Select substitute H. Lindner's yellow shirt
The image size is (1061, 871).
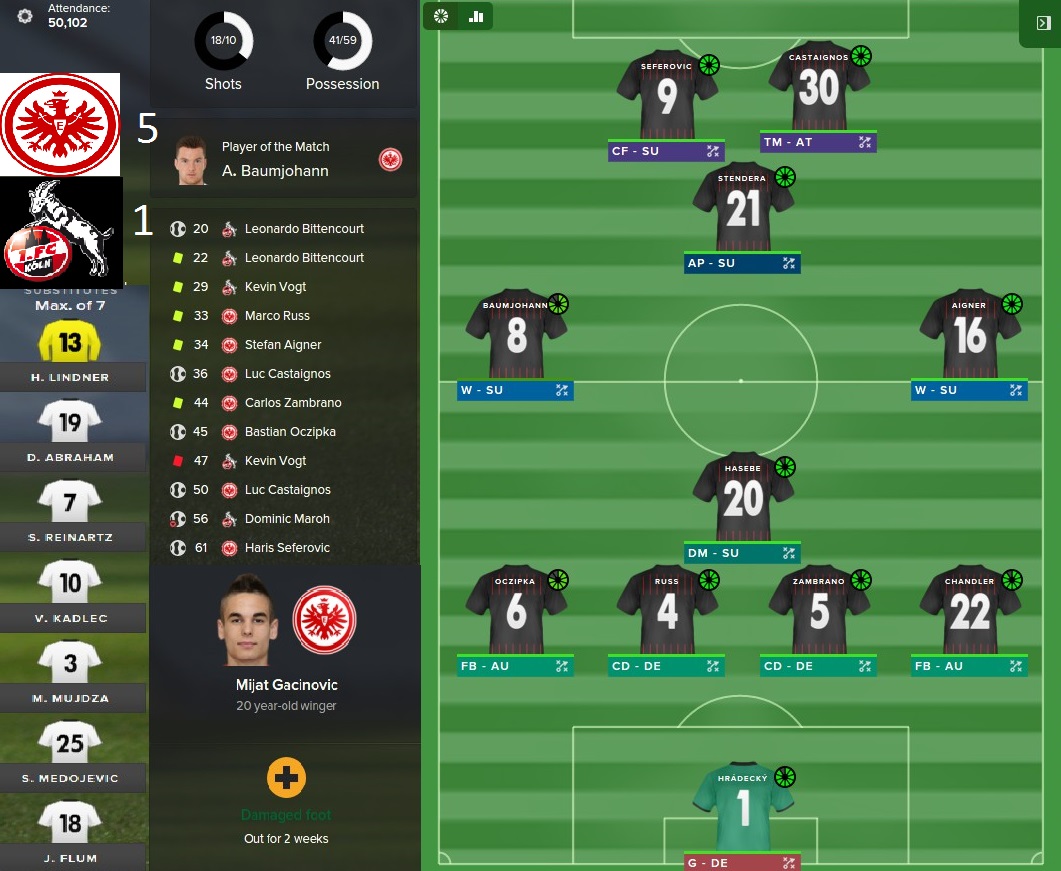coord(69,343)
